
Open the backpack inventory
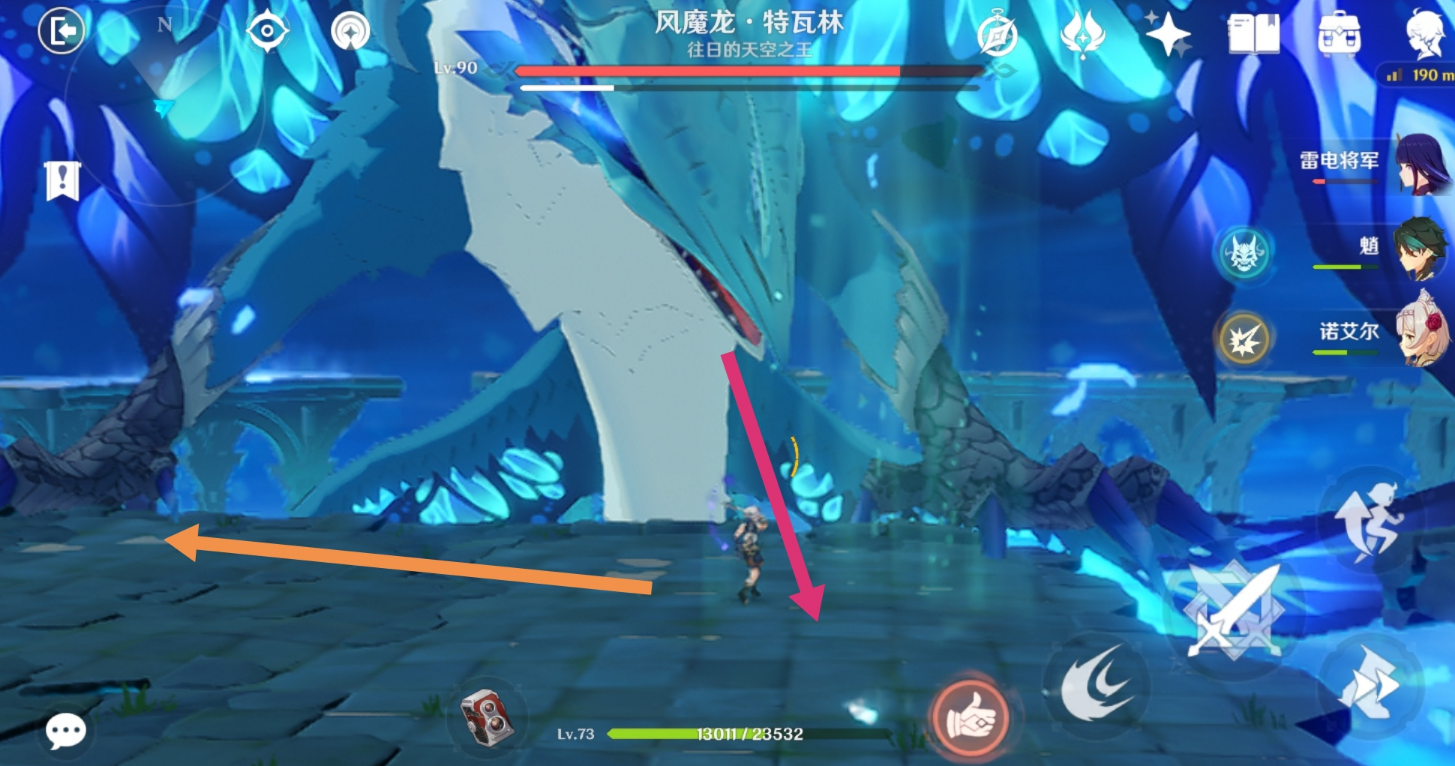coord(1338,35)
